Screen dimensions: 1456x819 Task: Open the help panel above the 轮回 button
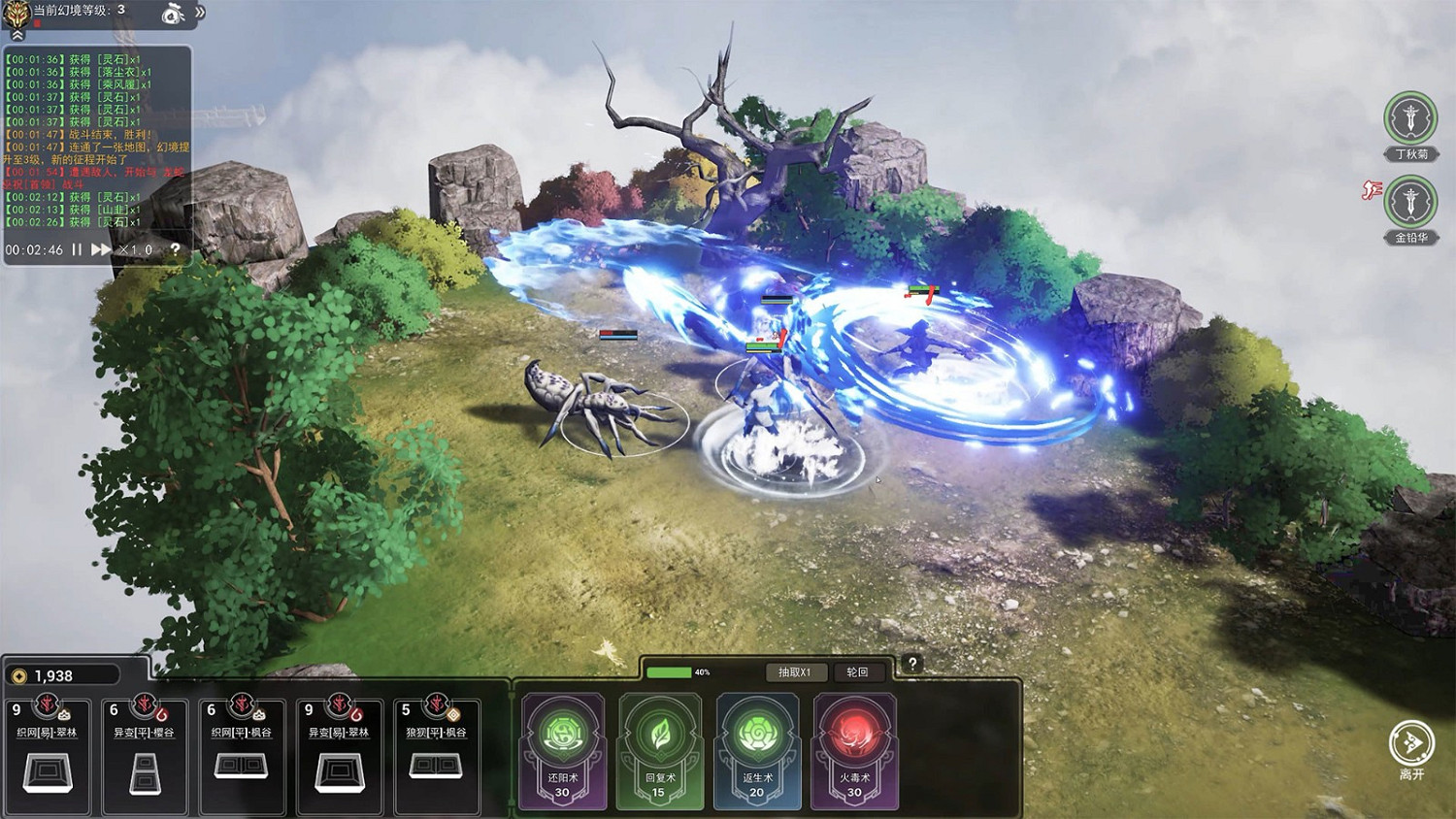910,664
